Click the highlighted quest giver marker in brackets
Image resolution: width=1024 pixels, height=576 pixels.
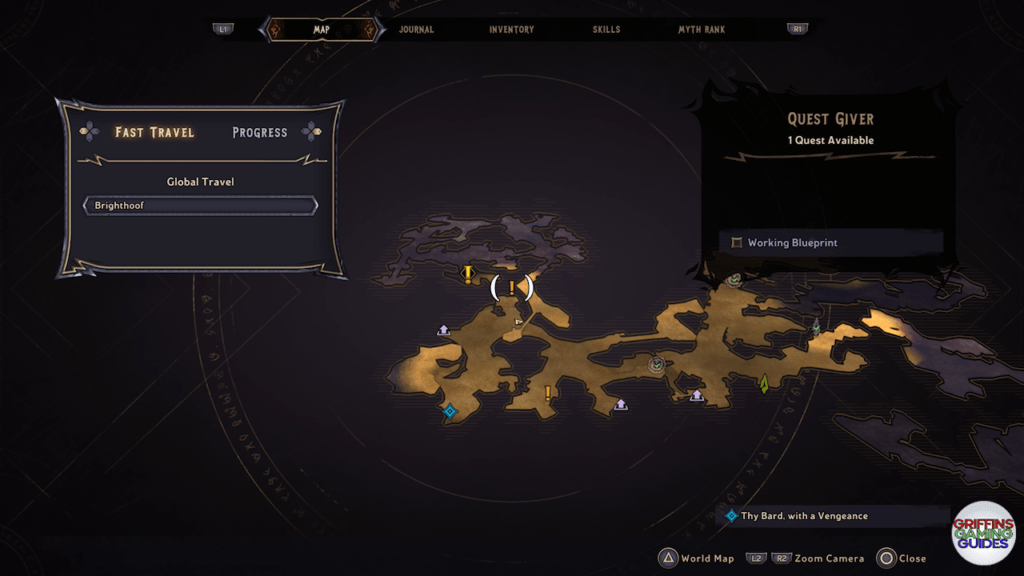tap(512, 288)
